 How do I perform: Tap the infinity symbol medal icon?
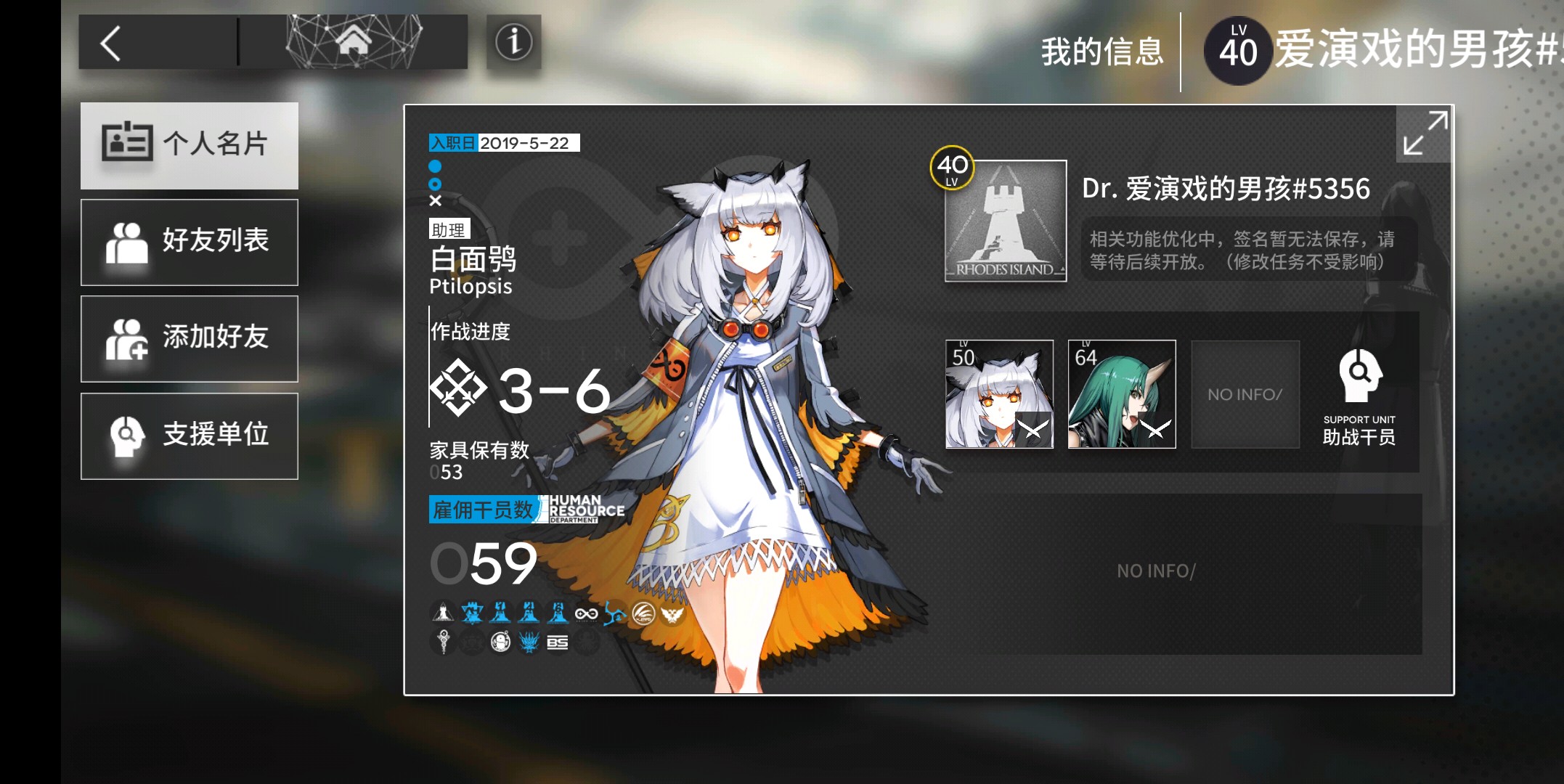click(586, 612)
